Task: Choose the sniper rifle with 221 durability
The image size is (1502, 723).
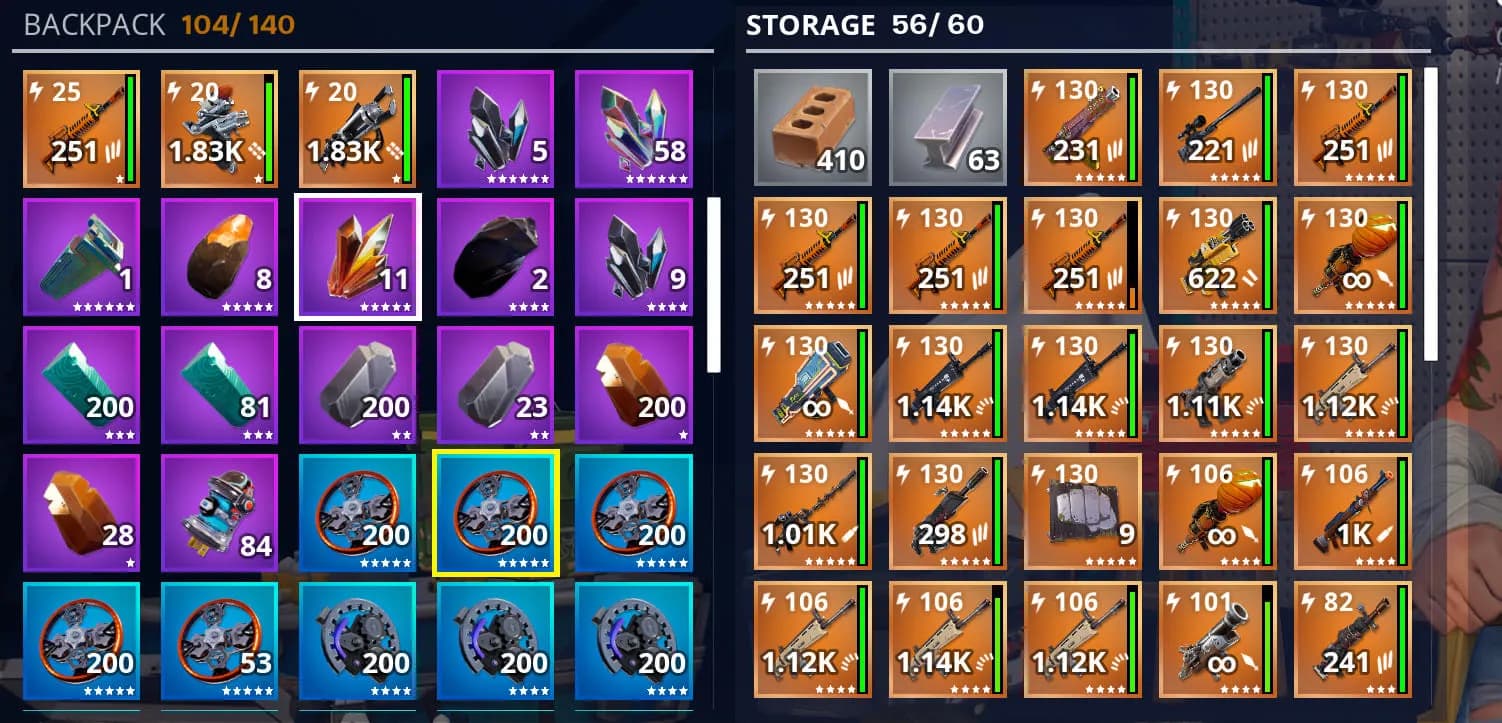Action: [x=1217, y=127]
